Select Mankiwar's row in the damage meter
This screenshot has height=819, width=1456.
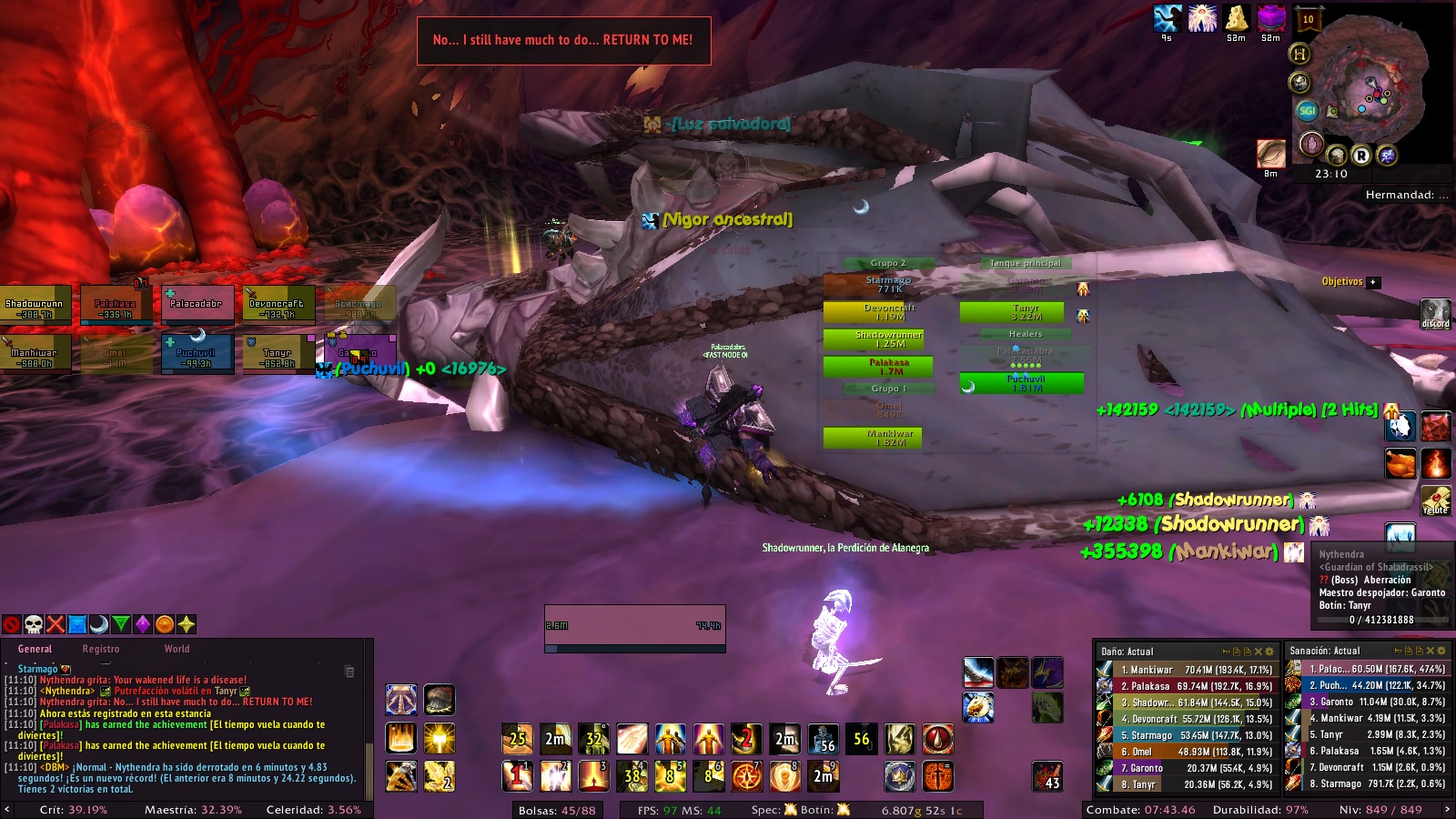[1188, 670]
